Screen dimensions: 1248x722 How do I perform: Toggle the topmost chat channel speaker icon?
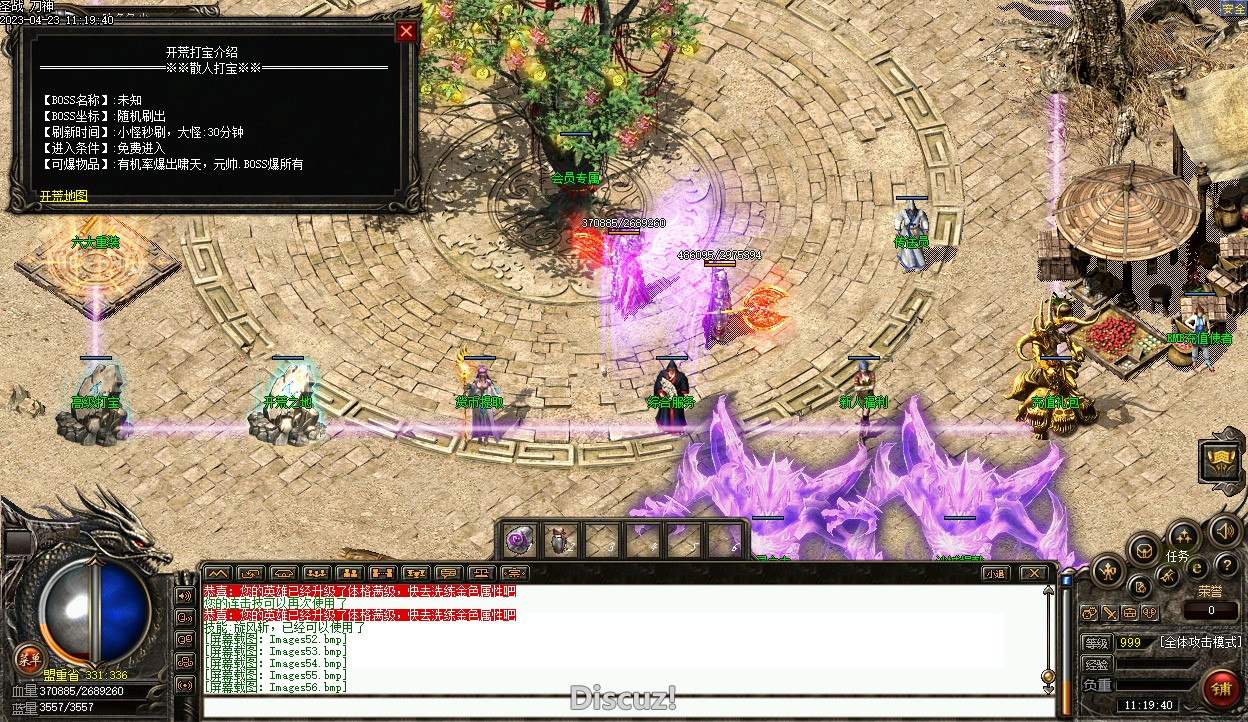(x=184, y=596)
